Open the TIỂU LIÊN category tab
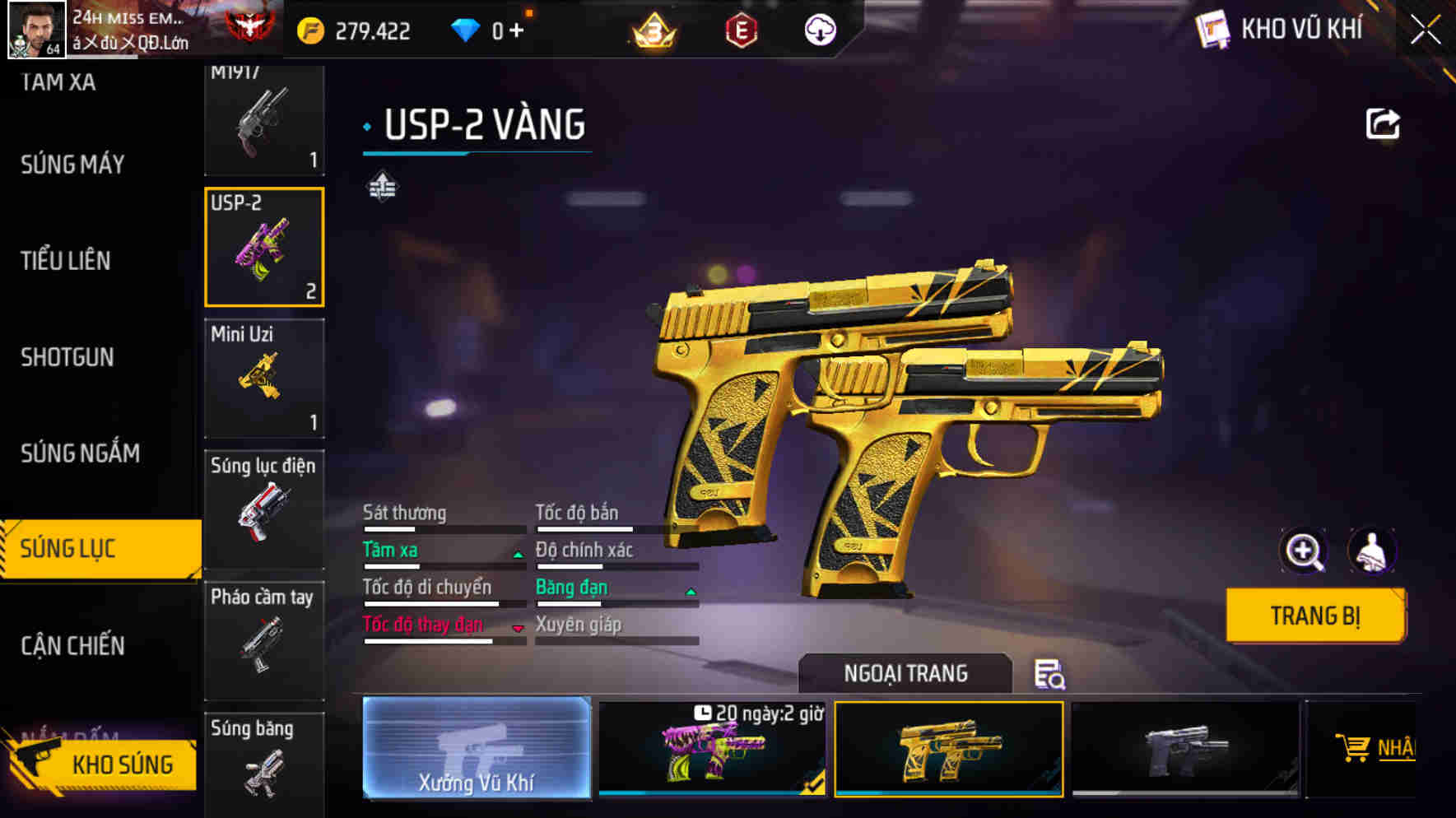Image resolution: width=1456 pixels, height=818 pixels. pos(66,260)
